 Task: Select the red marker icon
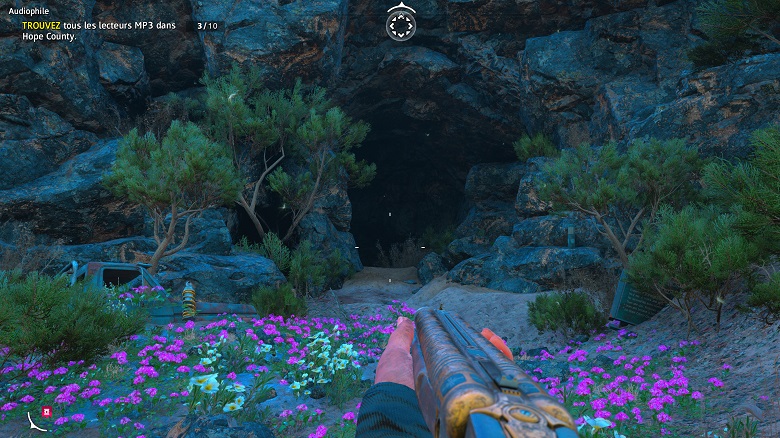pyautogui.click(x=46, y=412)
